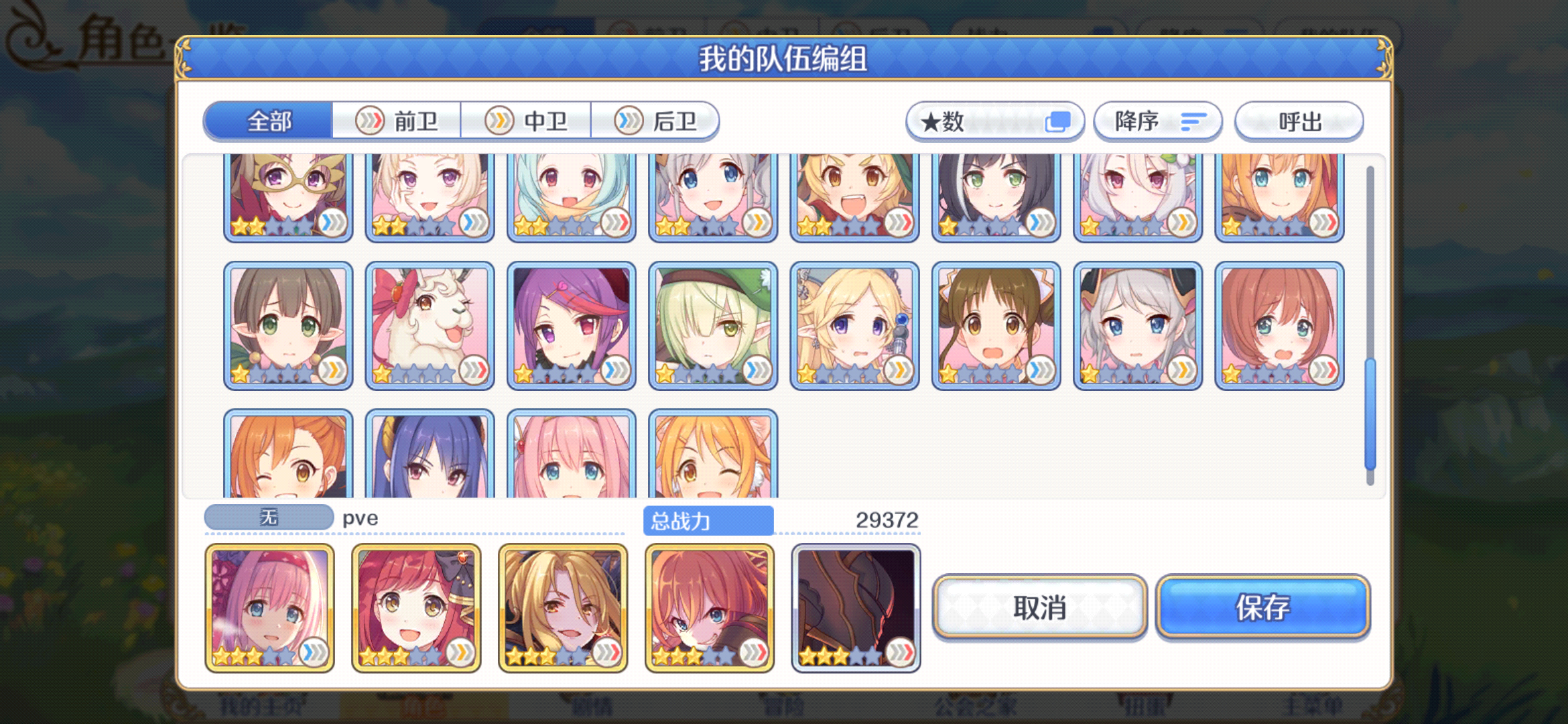Click the blue stack icon beside ★数
This screenshot has width=1568, height=724.
point(1057,121)
